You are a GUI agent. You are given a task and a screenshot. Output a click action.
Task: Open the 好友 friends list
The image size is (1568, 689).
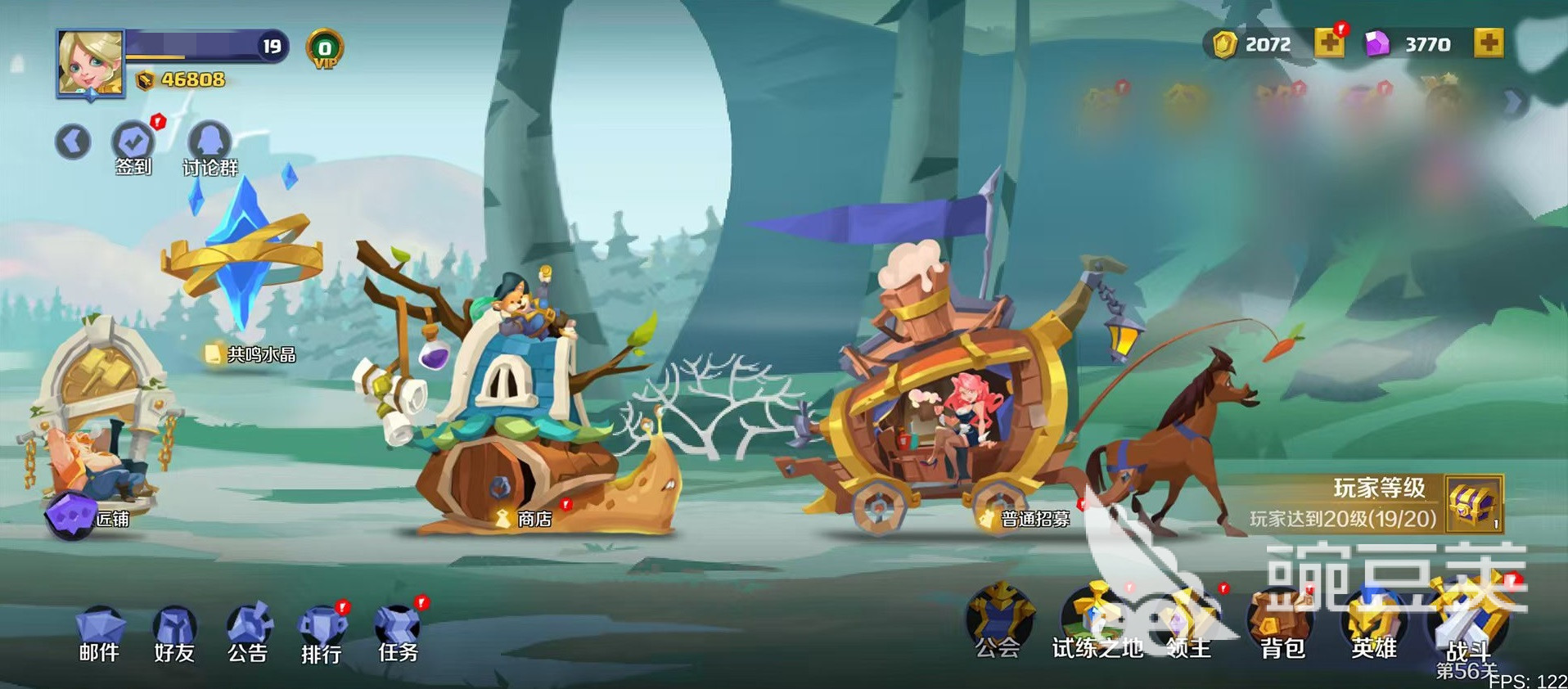pos(174,634)
